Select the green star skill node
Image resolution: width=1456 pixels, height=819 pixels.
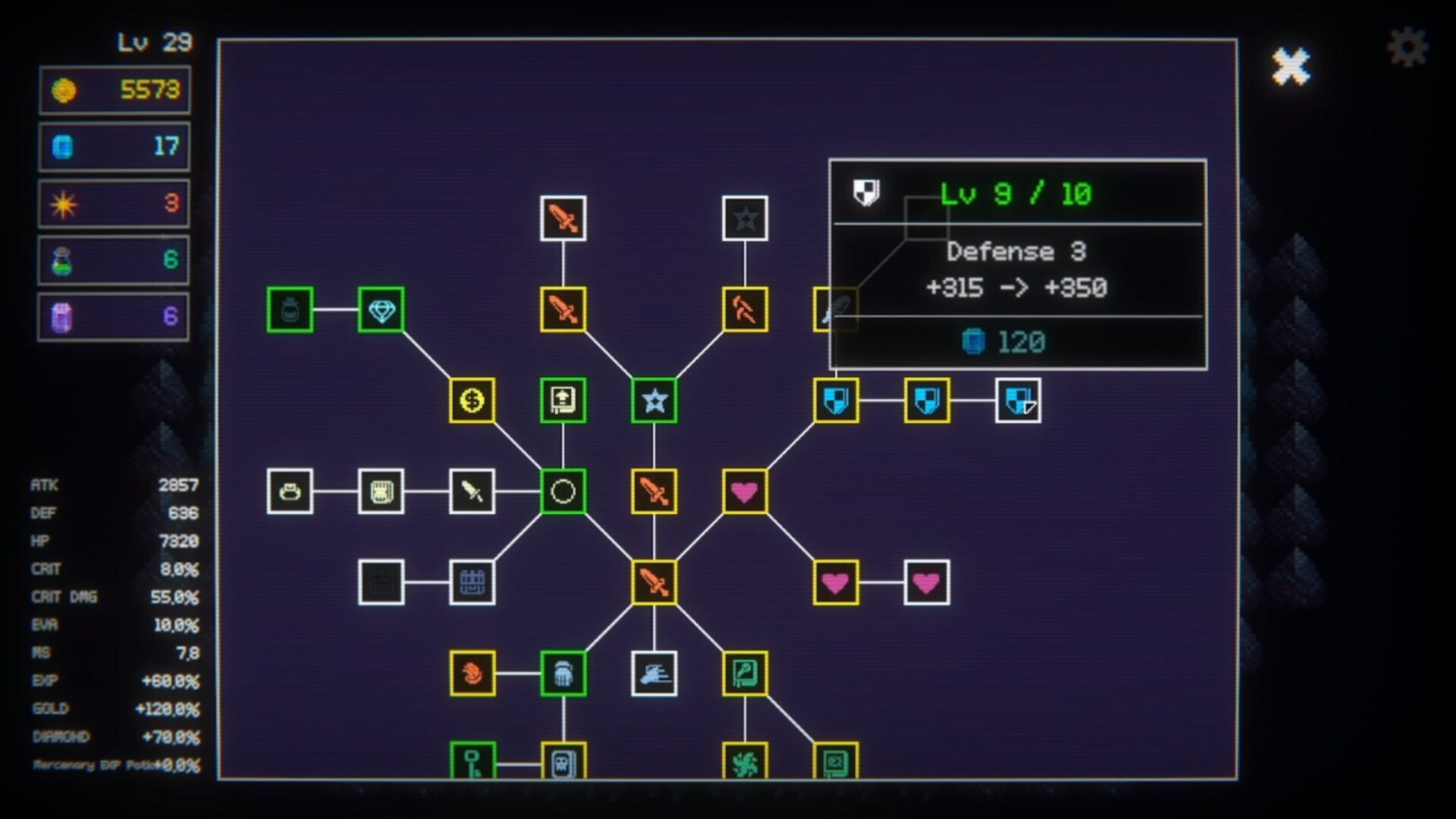coord(654,401)
